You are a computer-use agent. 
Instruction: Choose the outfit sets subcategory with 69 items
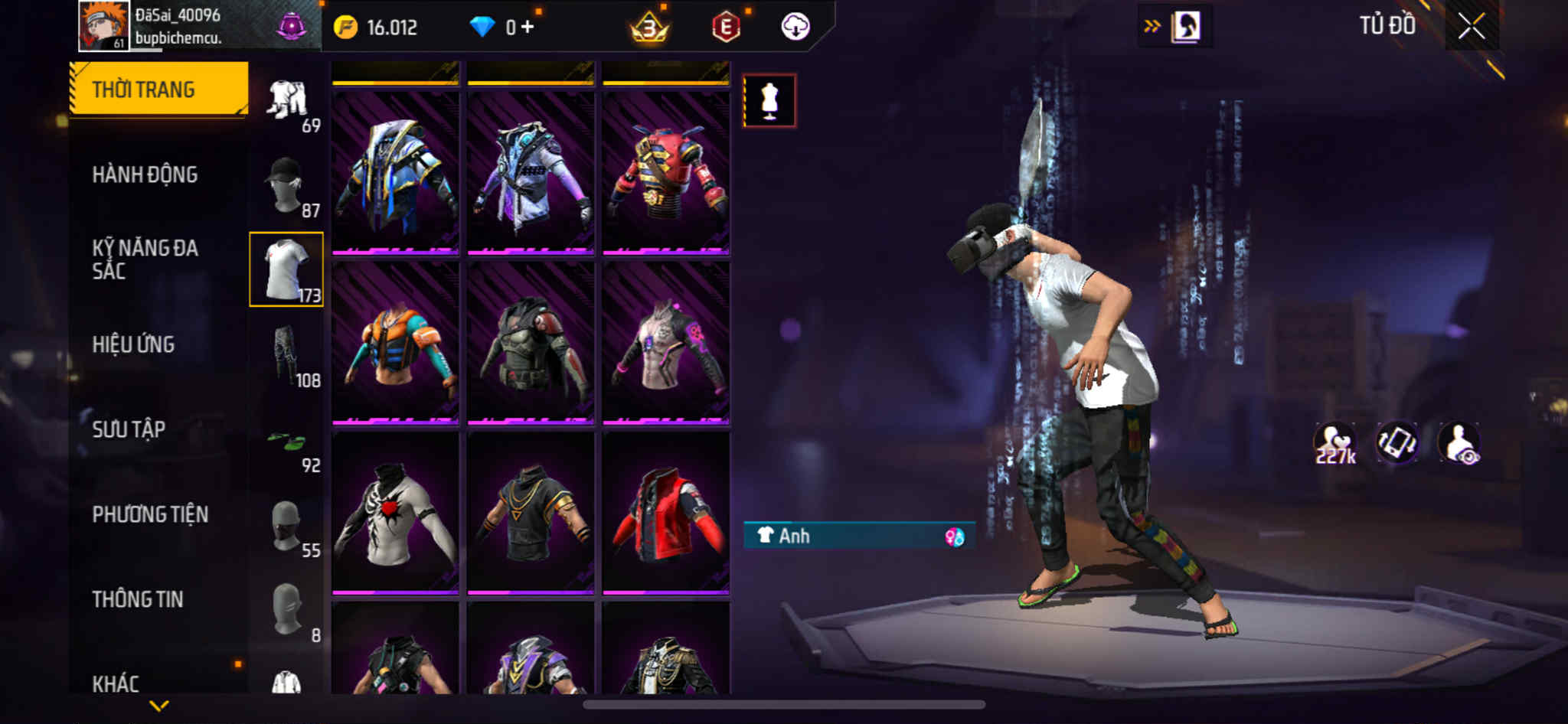coord(288,102)
